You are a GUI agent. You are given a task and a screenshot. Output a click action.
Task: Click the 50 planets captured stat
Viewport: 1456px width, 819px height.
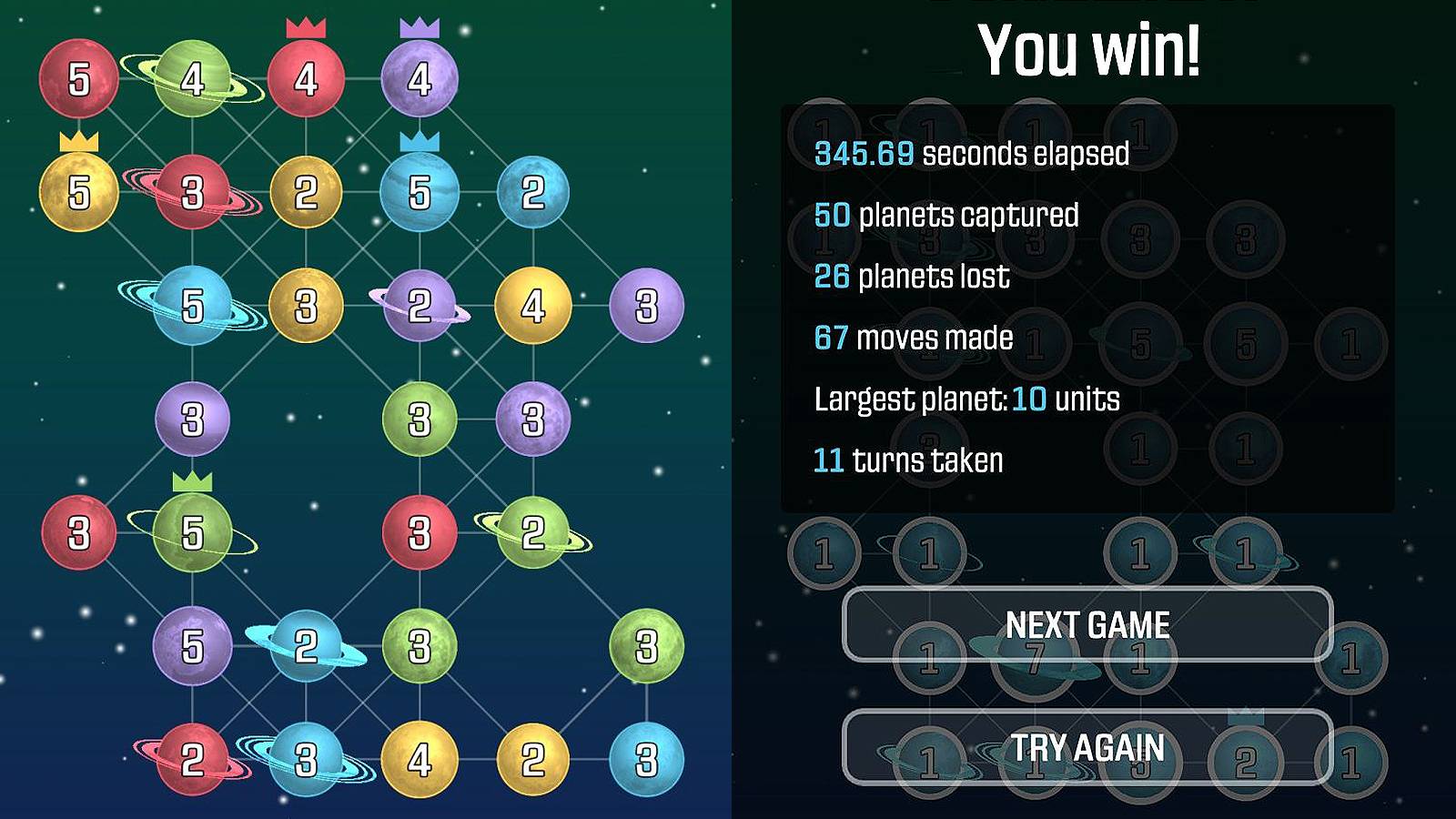(x=946, y=216)
